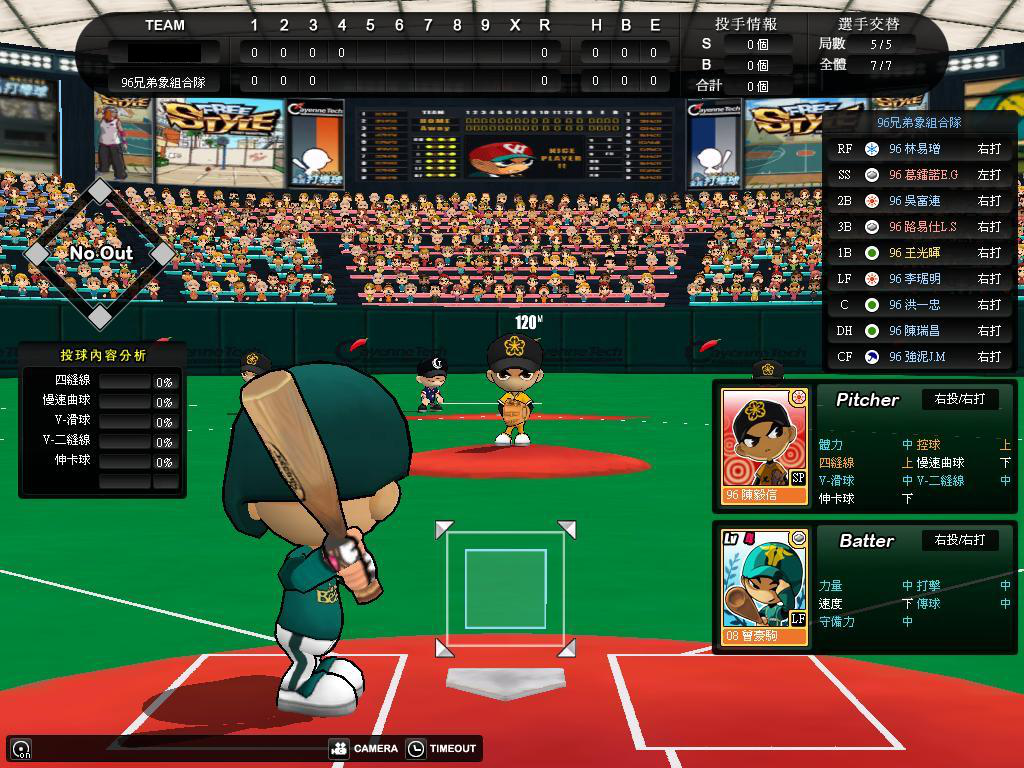Pick DH 陳瑞昌 from the lineup
Viewport: 1024px width, 768px height.
click(x=918, y=331)
